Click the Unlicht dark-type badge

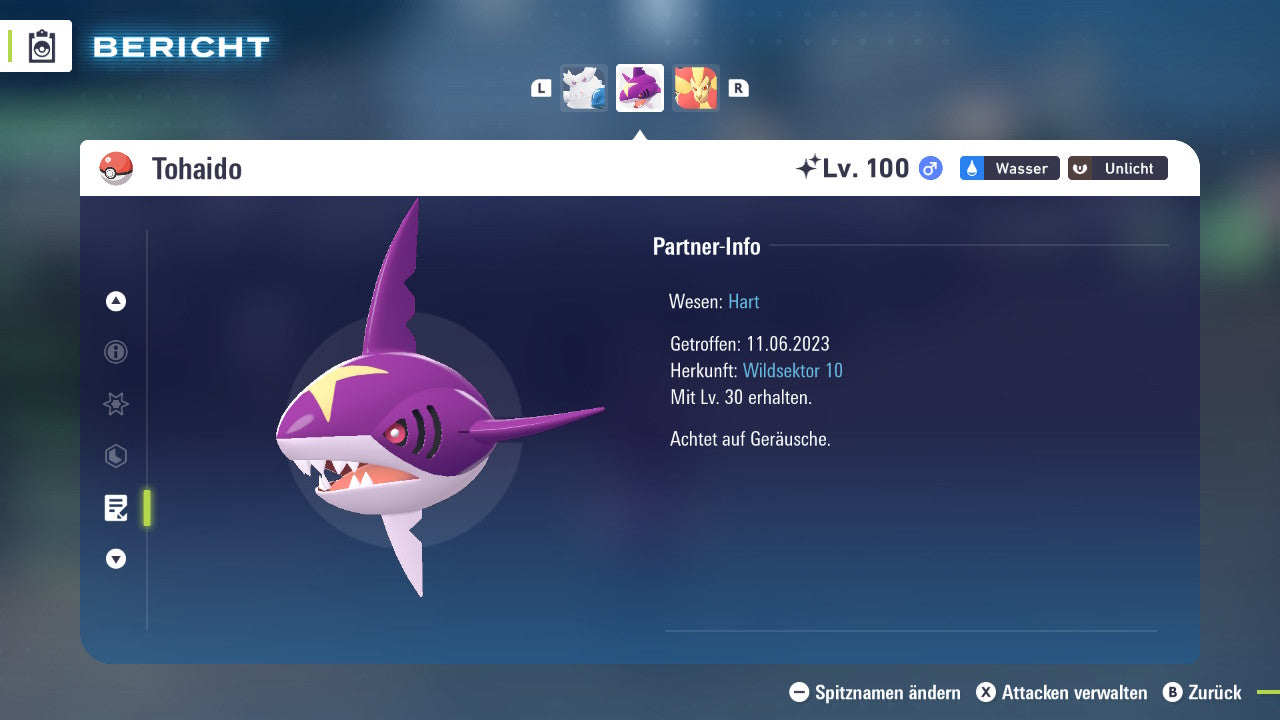coord(1117,168)
